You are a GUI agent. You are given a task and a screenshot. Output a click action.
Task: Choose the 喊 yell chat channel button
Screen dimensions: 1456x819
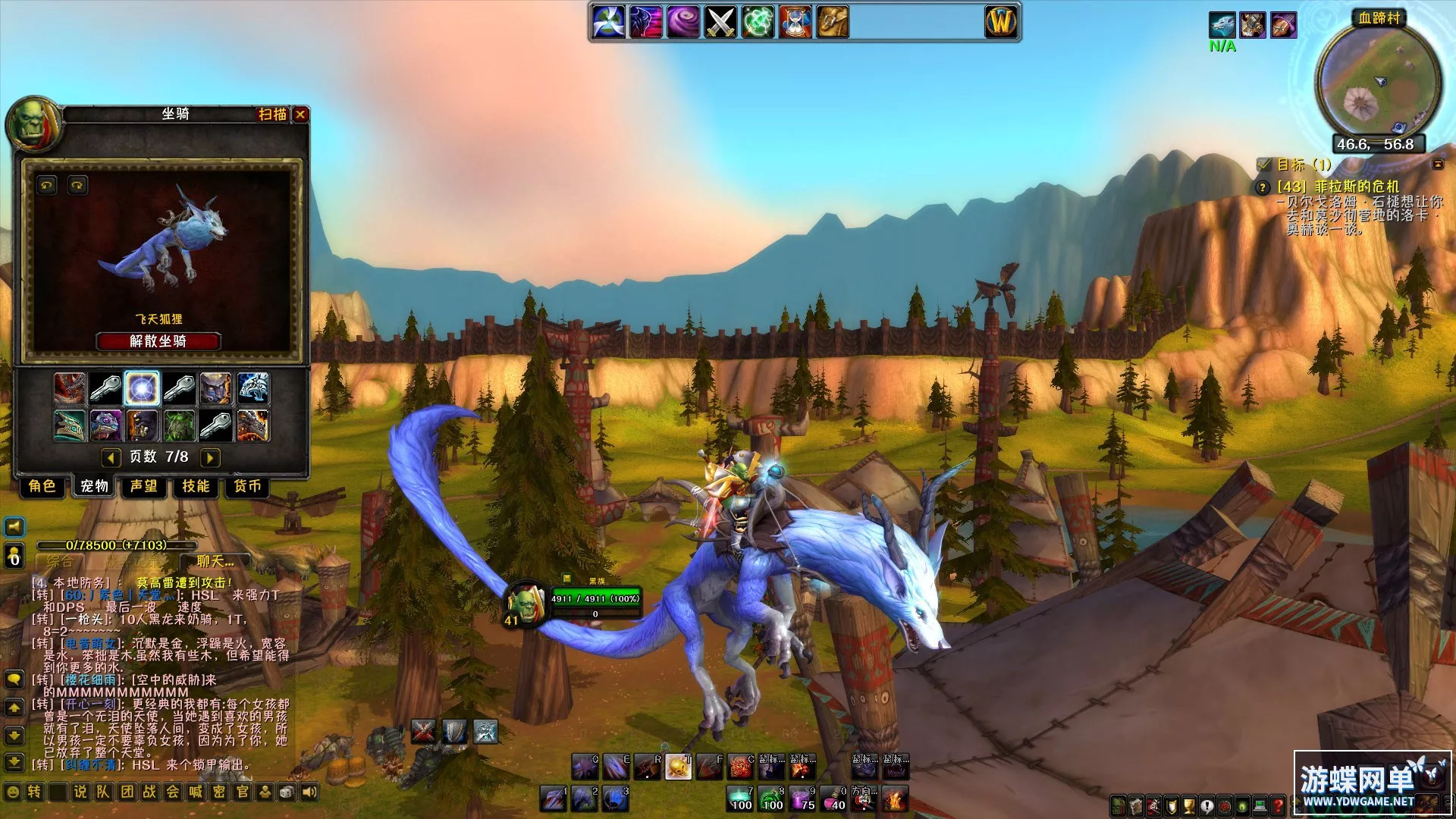[196, 792]
